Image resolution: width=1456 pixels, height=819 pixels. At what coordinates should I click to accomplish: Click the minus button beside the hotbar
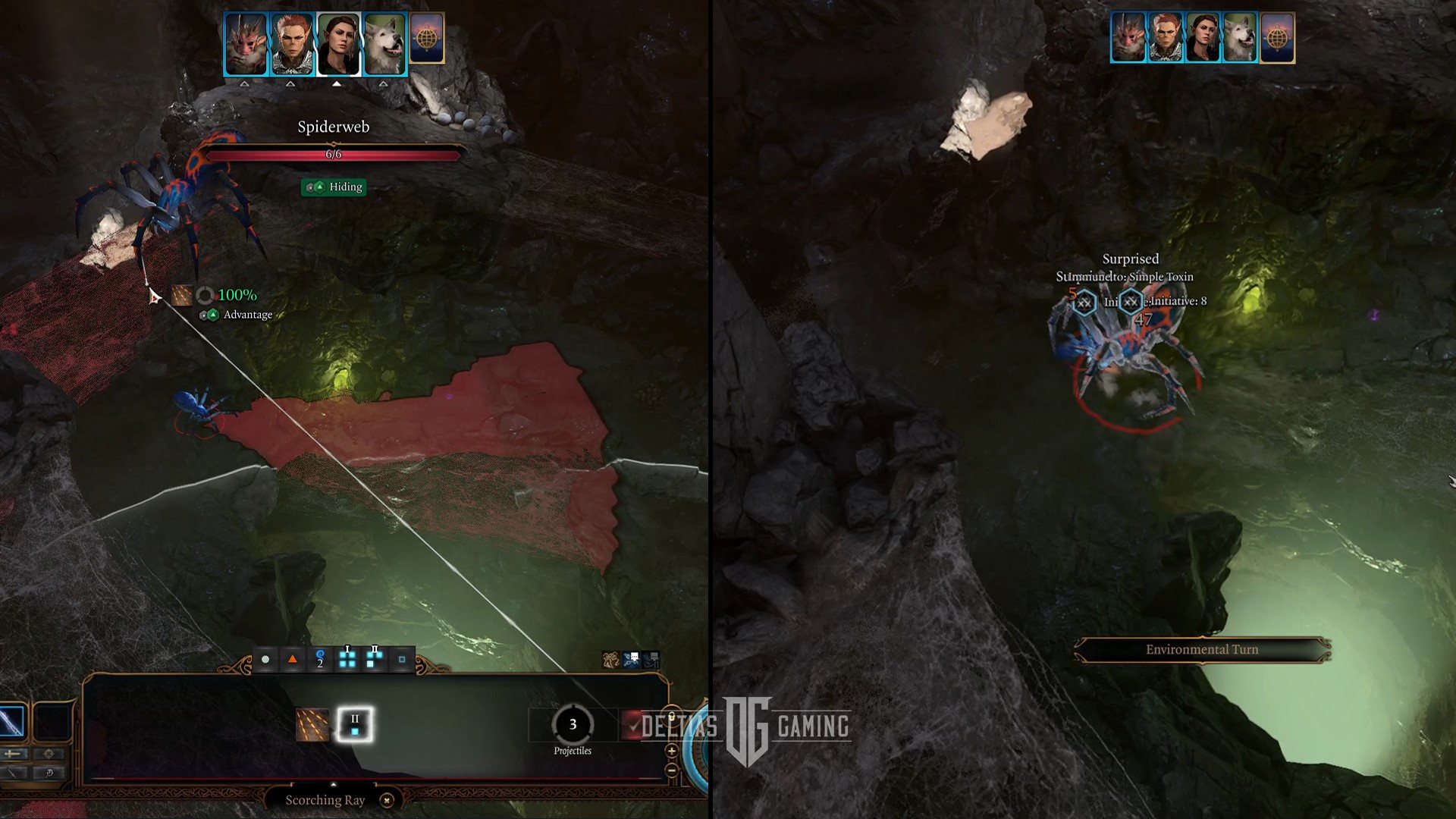[671, 770]
